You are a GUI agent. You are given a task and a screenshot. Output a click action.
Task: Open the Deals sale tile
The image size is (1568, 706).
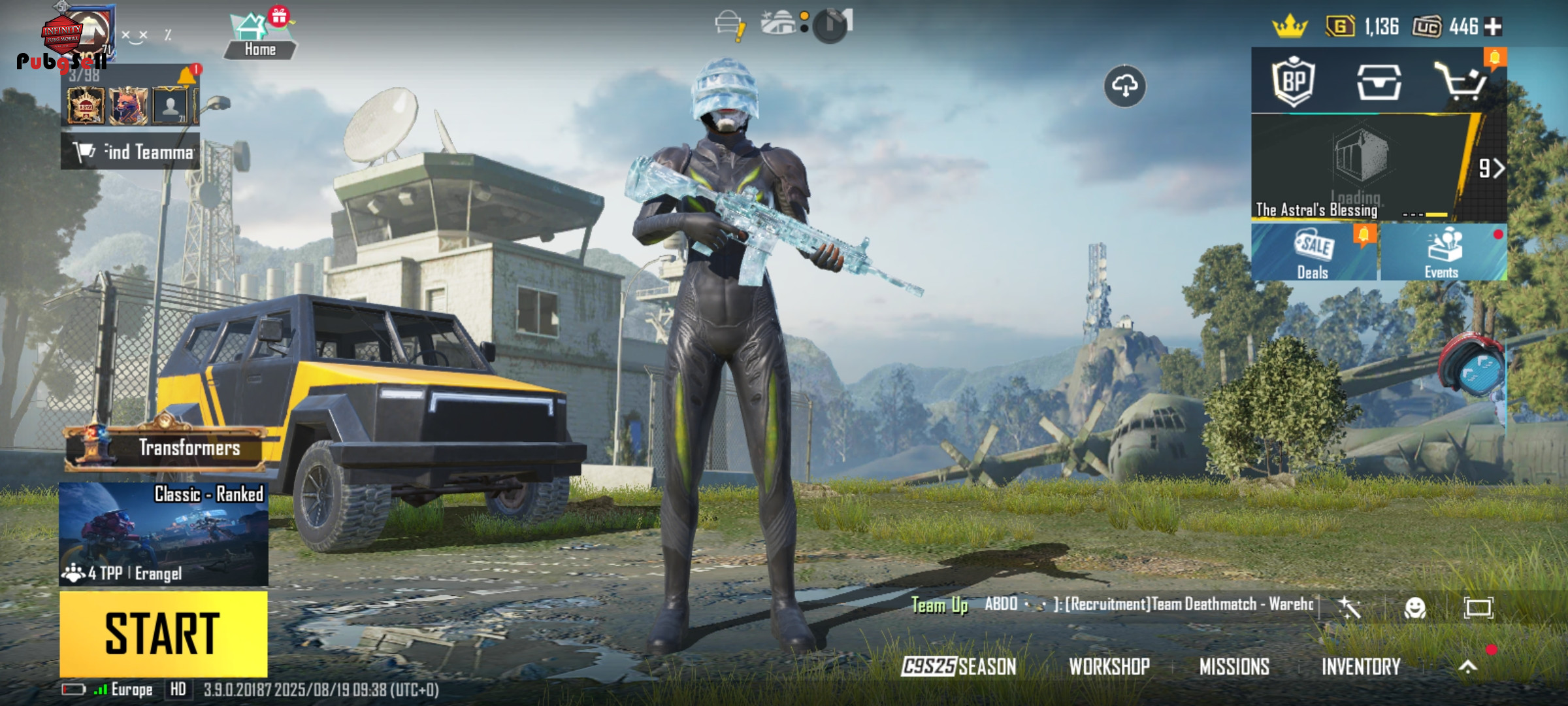pos(1314,253)
